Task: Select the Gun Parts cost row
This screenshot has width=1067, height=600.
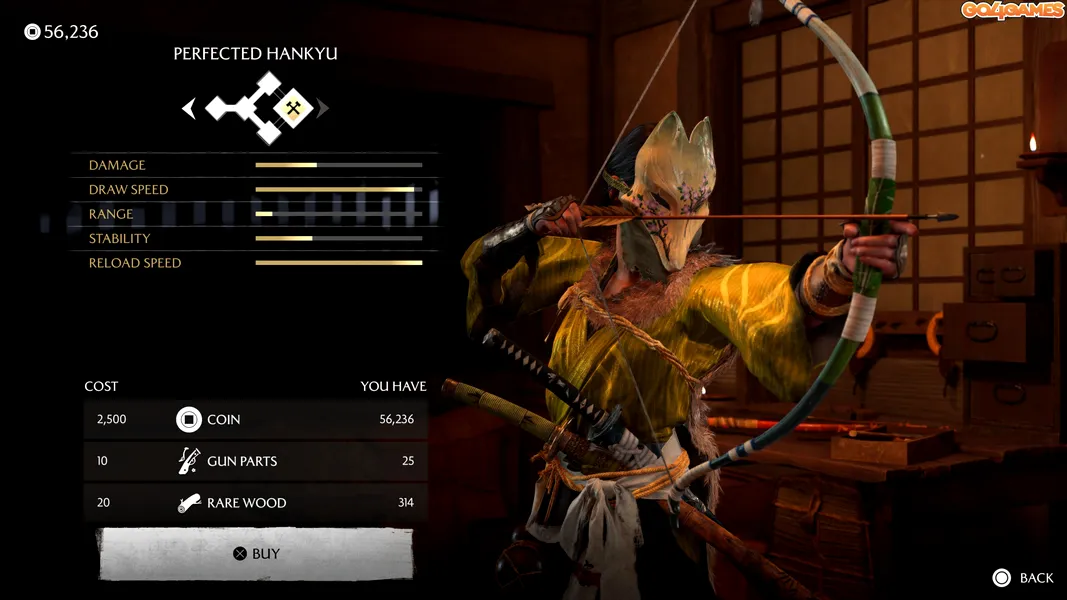Action: click(x=256, y=461)
